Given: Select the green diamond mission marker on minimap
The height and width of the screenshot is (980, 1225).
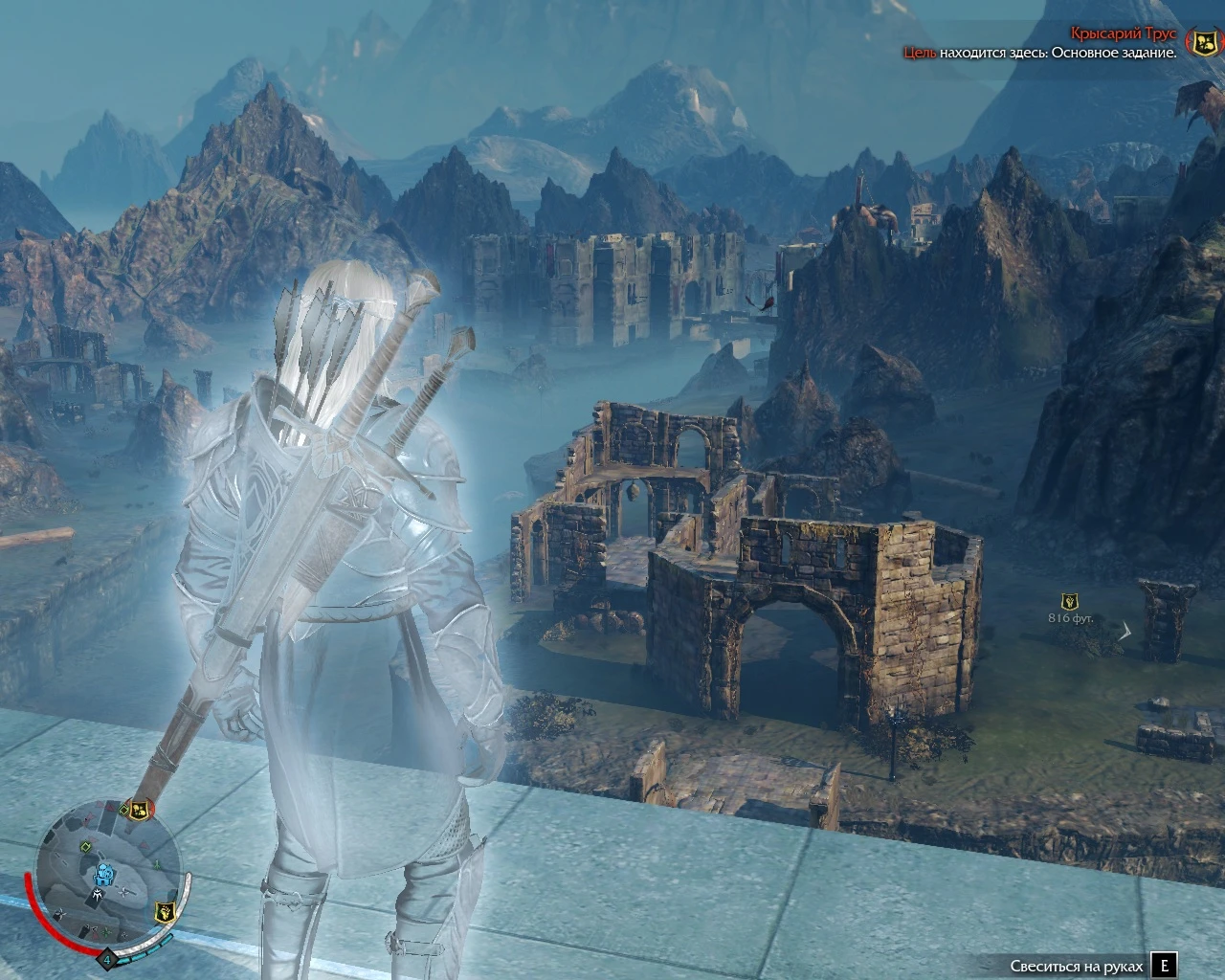Looking at the screenshot, I should (85, 846).
